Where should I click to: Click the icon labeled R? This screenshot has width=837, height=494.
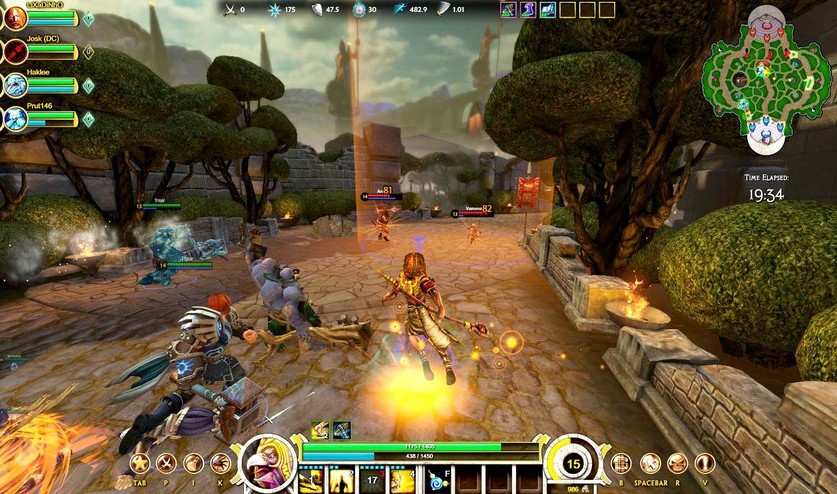tap(677, 463)
